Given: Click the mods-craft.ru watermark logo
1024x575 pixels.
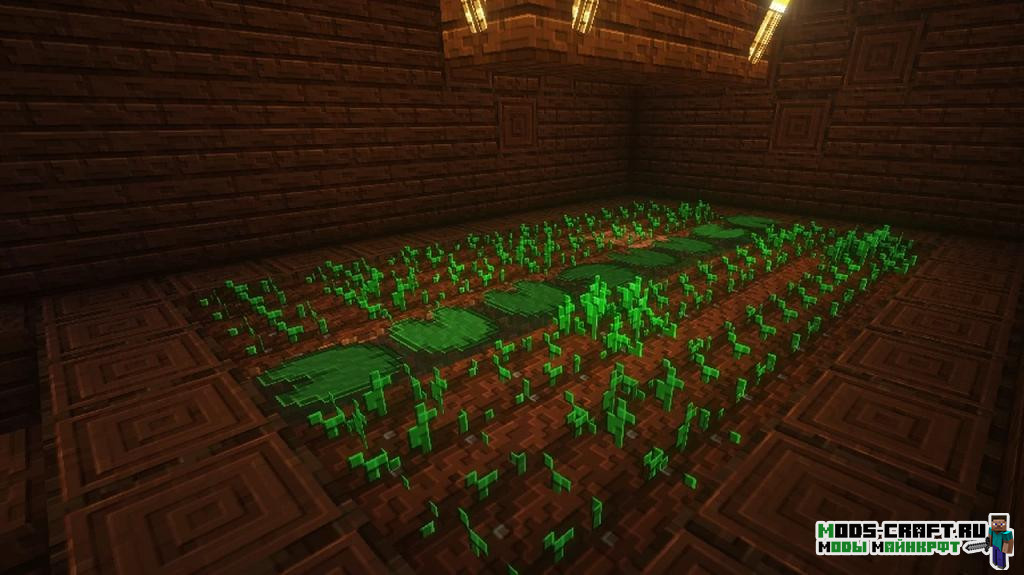Looking at the screenshot, I should pos(913,539).
